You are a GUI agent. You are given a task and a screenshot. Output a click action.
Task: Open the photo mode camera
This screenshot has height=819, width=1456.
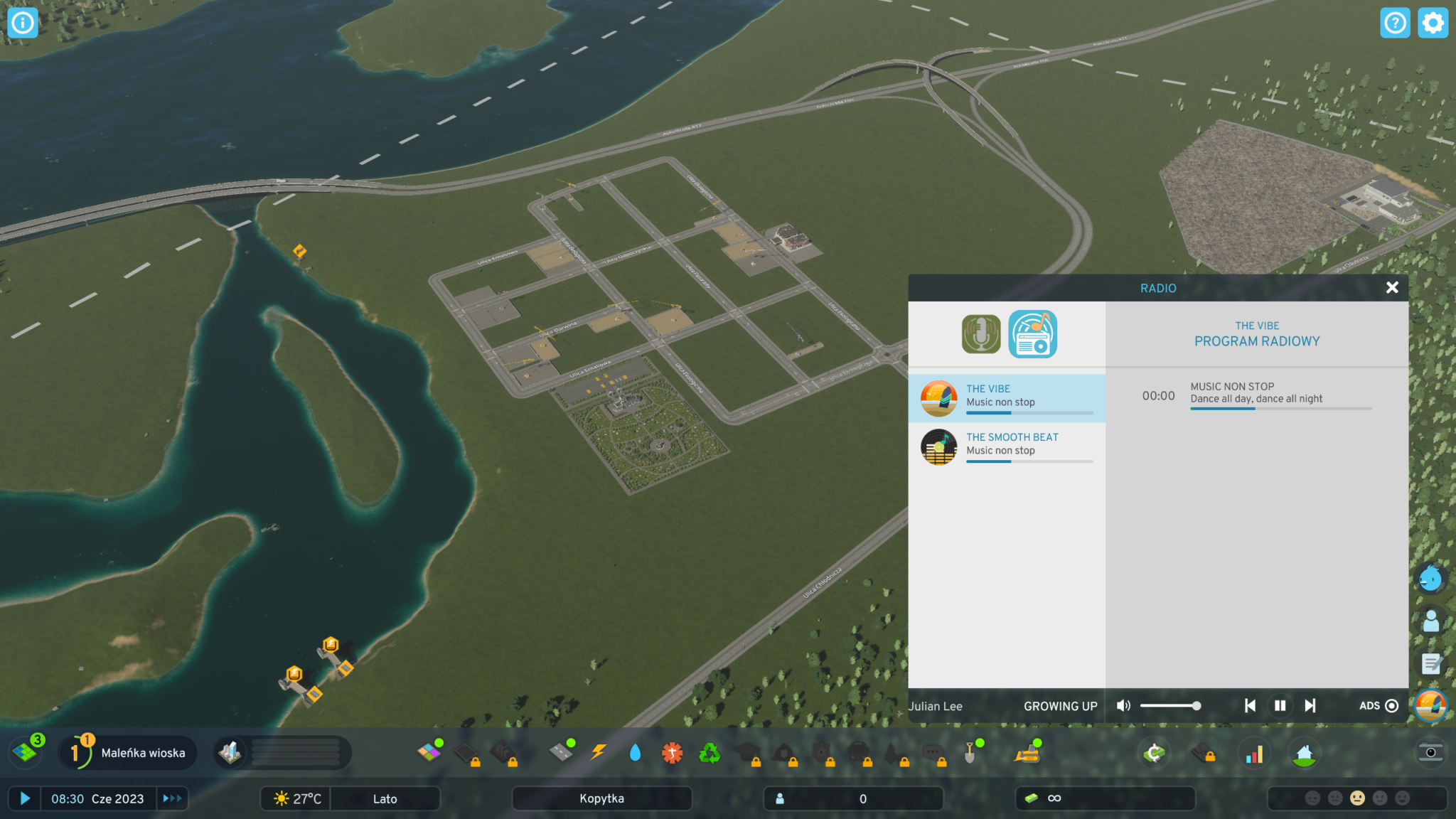pyautogui.click(x=1430, y=752)
